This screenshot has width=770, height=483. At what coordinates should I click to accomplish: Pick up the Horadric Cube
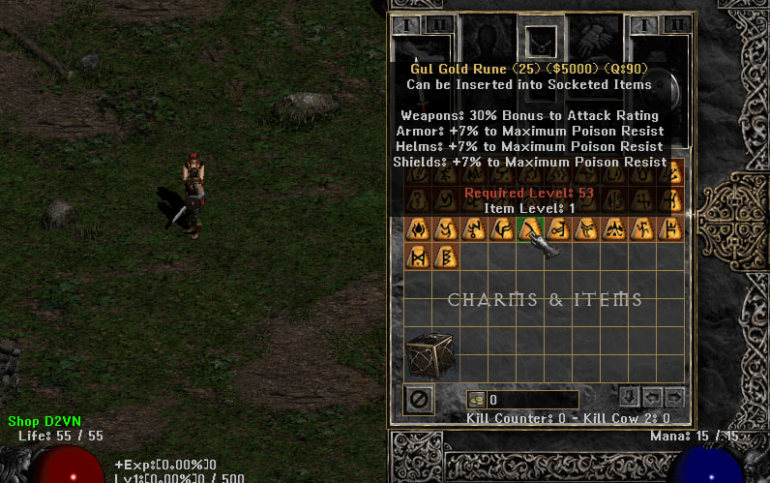430,355
